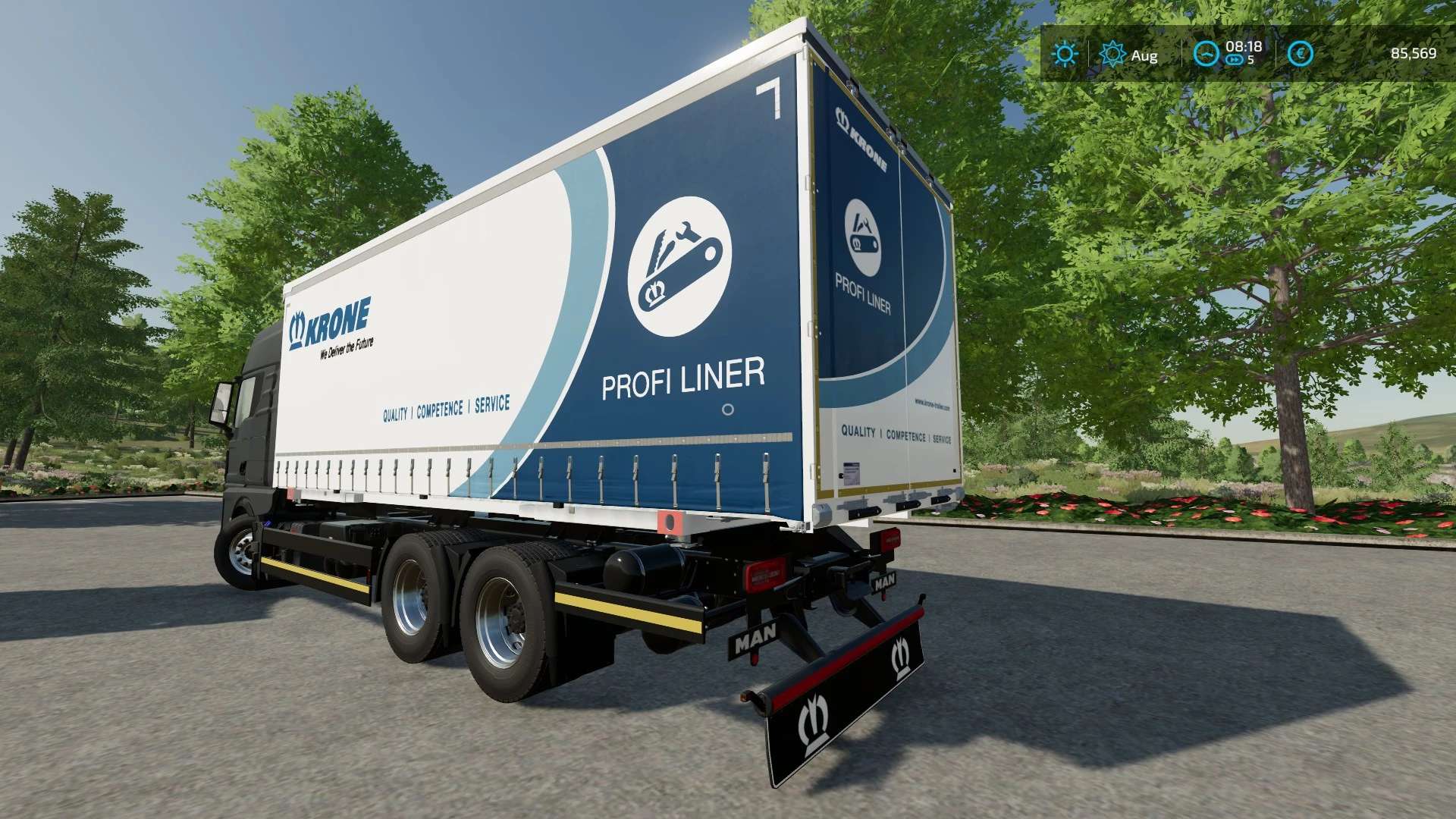Click the game clock icon

tap(1206, 54)
